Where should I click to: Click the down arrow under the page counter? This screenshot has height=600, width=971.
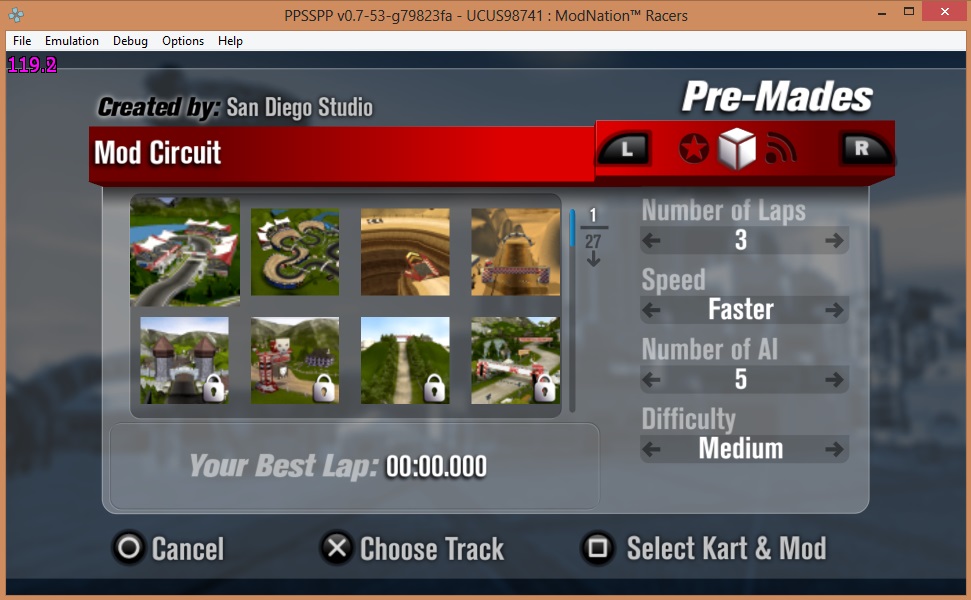pos(593,259)
